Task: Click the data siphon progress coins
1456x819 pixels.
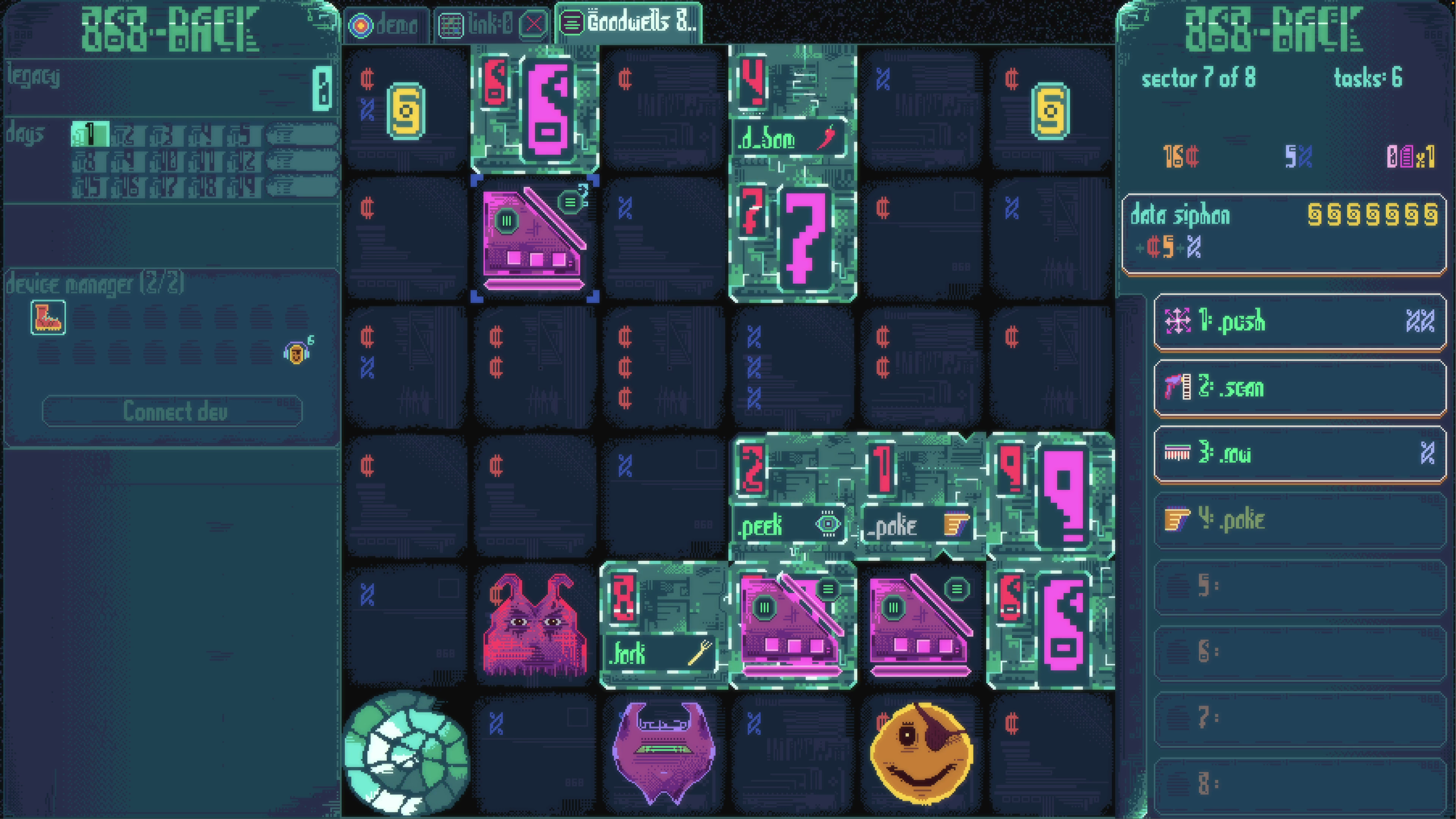Action: [1373, 215]
